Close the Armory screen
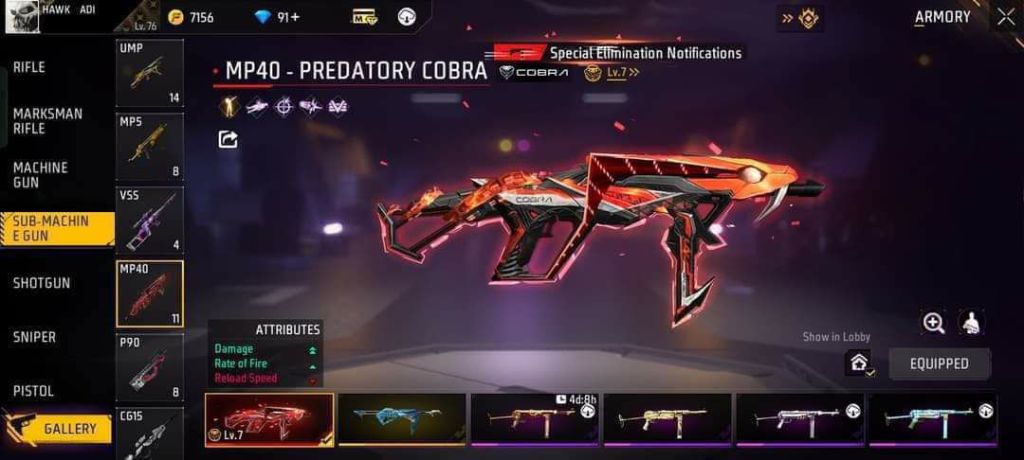 pyautogui.click(x=1005, y=16)
